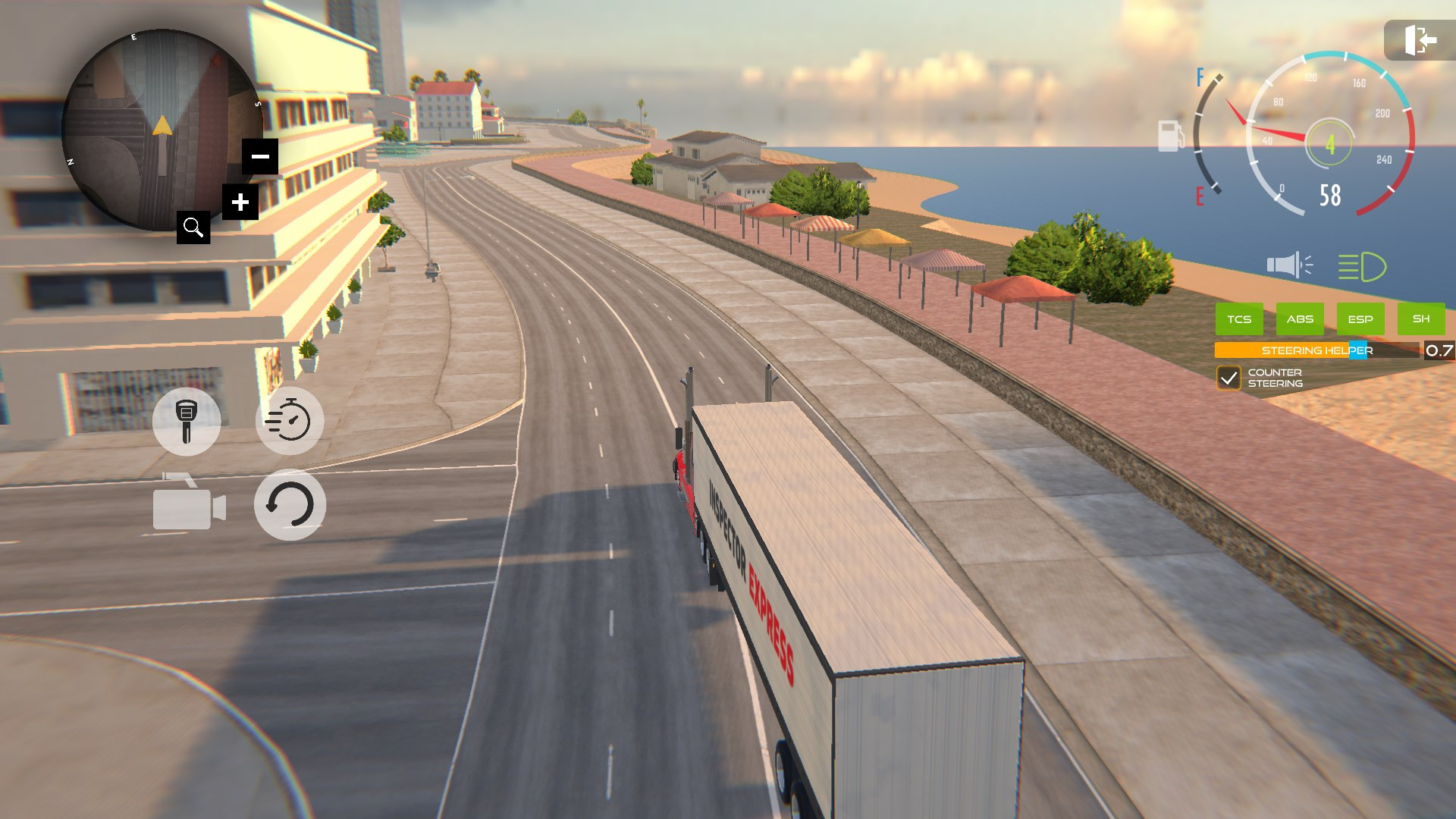
Task: Toggle the TCS traction control button
Action: (x=1239, y=319)
